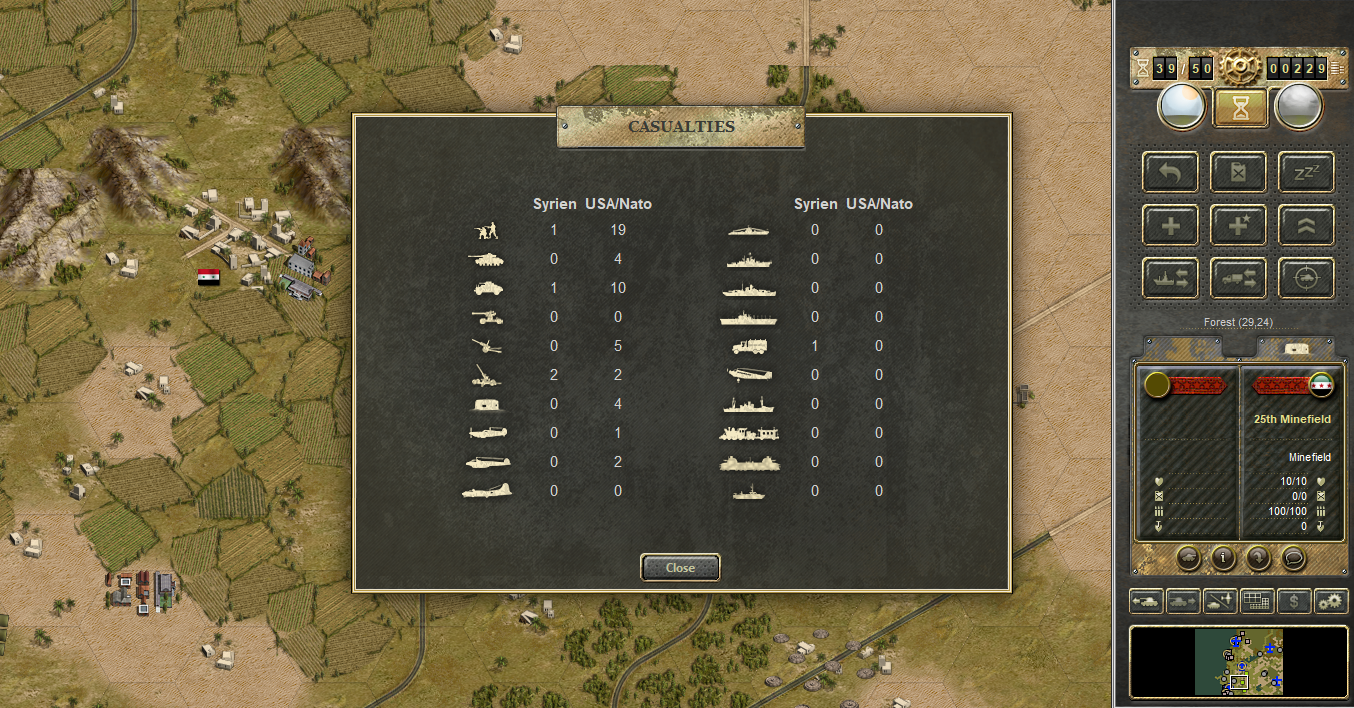Screen dimensions: 1354x708
Task: Open the brass gear menu
Action: tap(1238, 67)
